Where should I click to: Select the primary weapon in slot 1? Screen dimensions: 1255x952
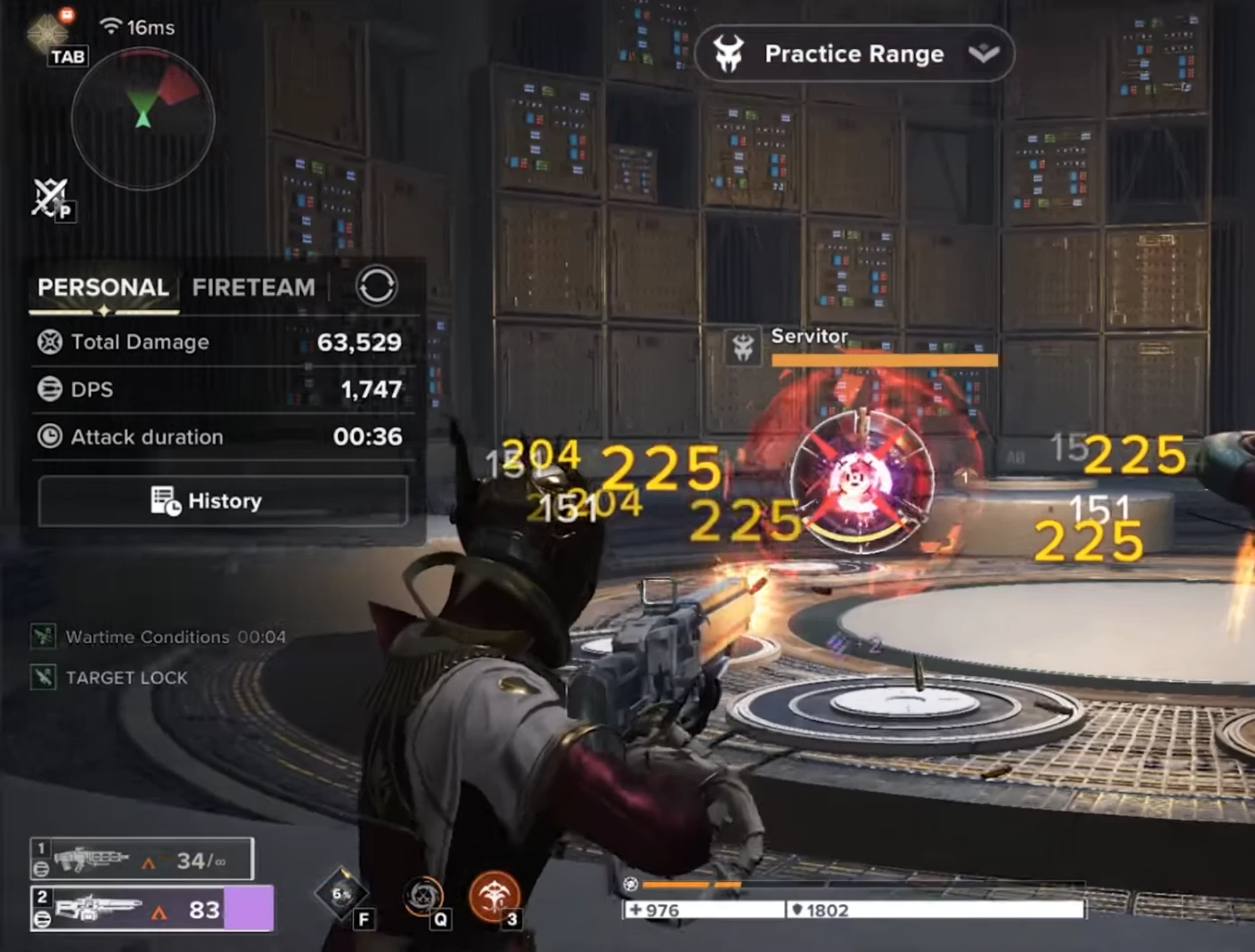tap(142, 859)
